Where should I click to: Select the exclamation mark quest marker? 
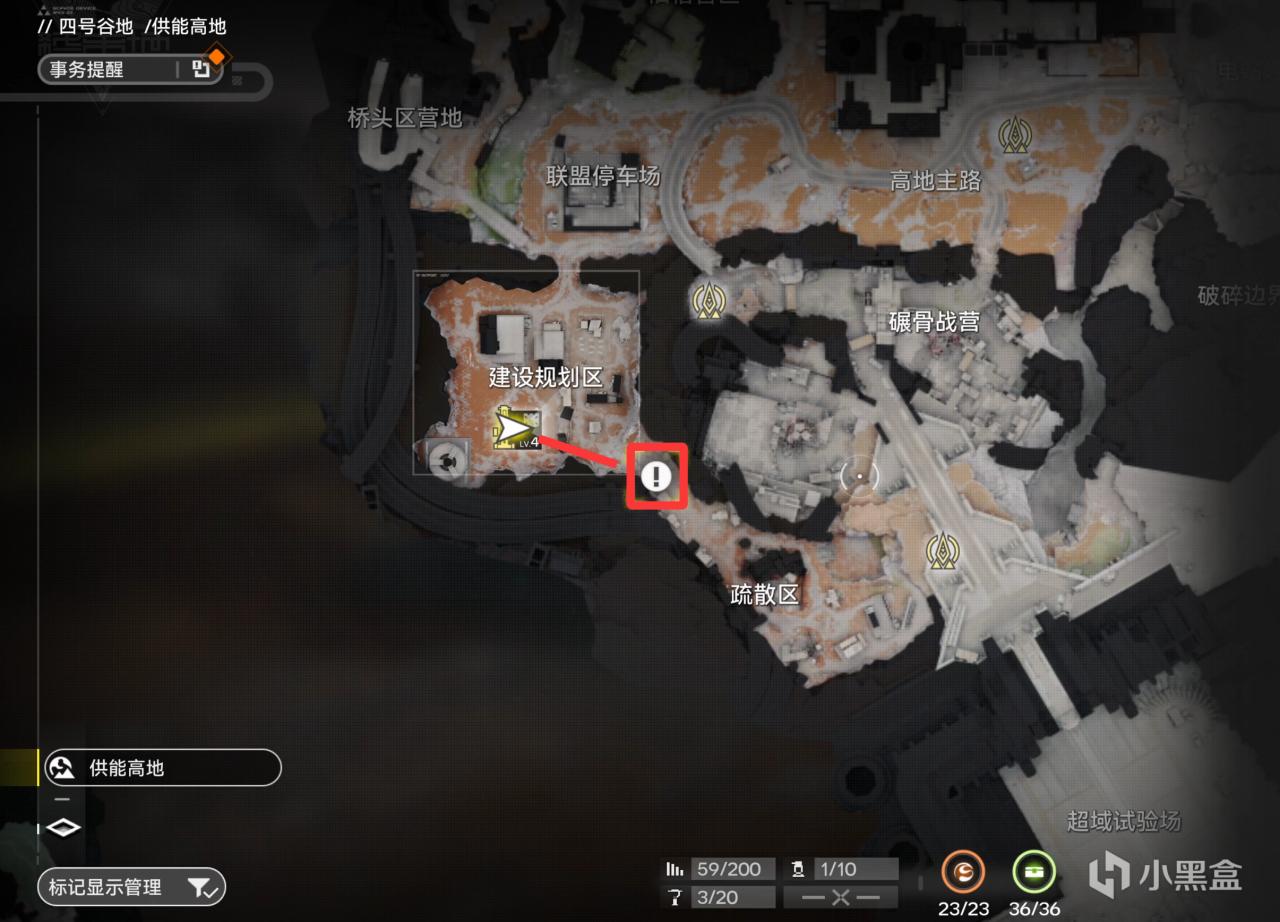(x=656, y=476)
